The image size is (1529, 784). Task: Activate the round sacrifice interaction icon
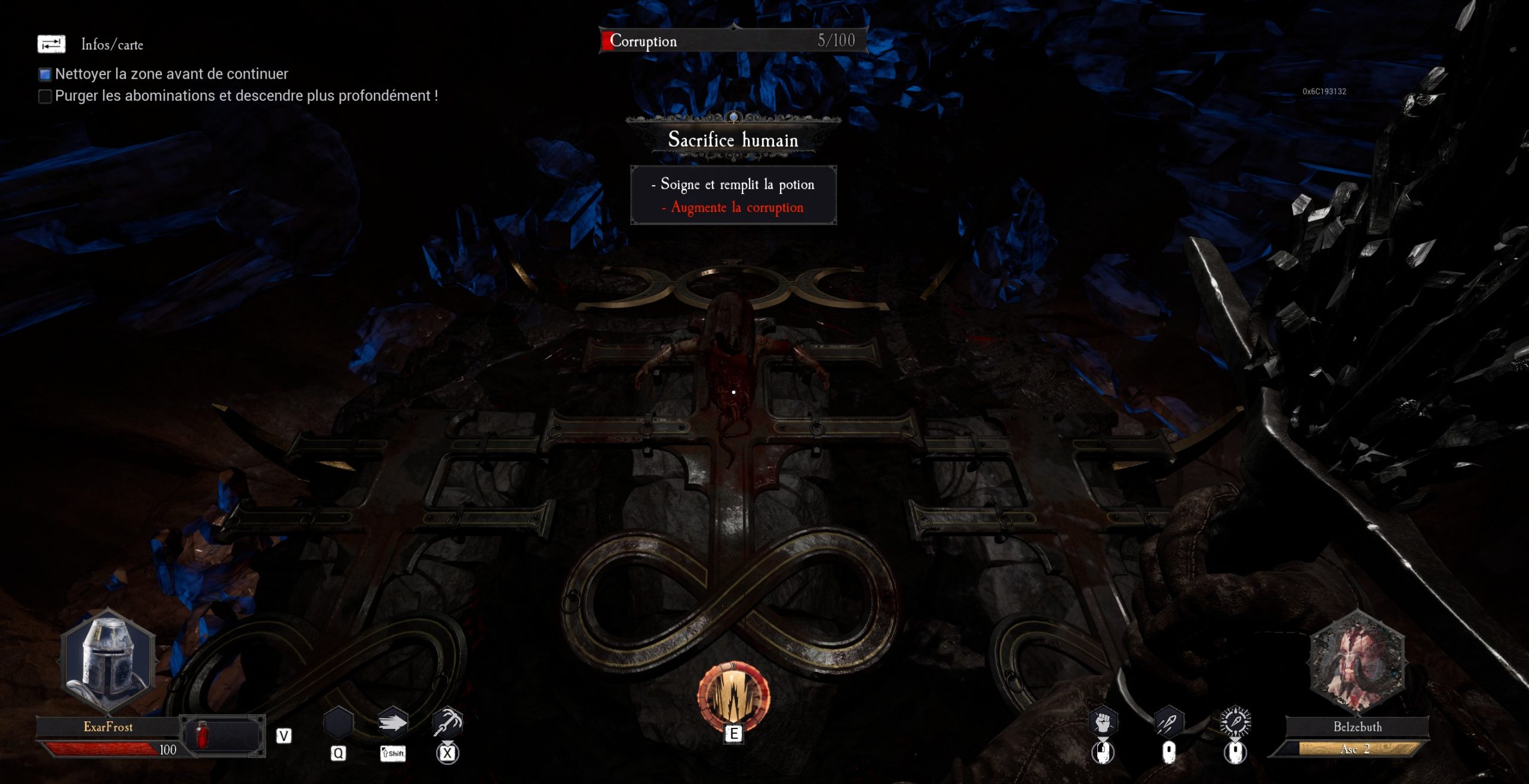(x=733, y=696)
